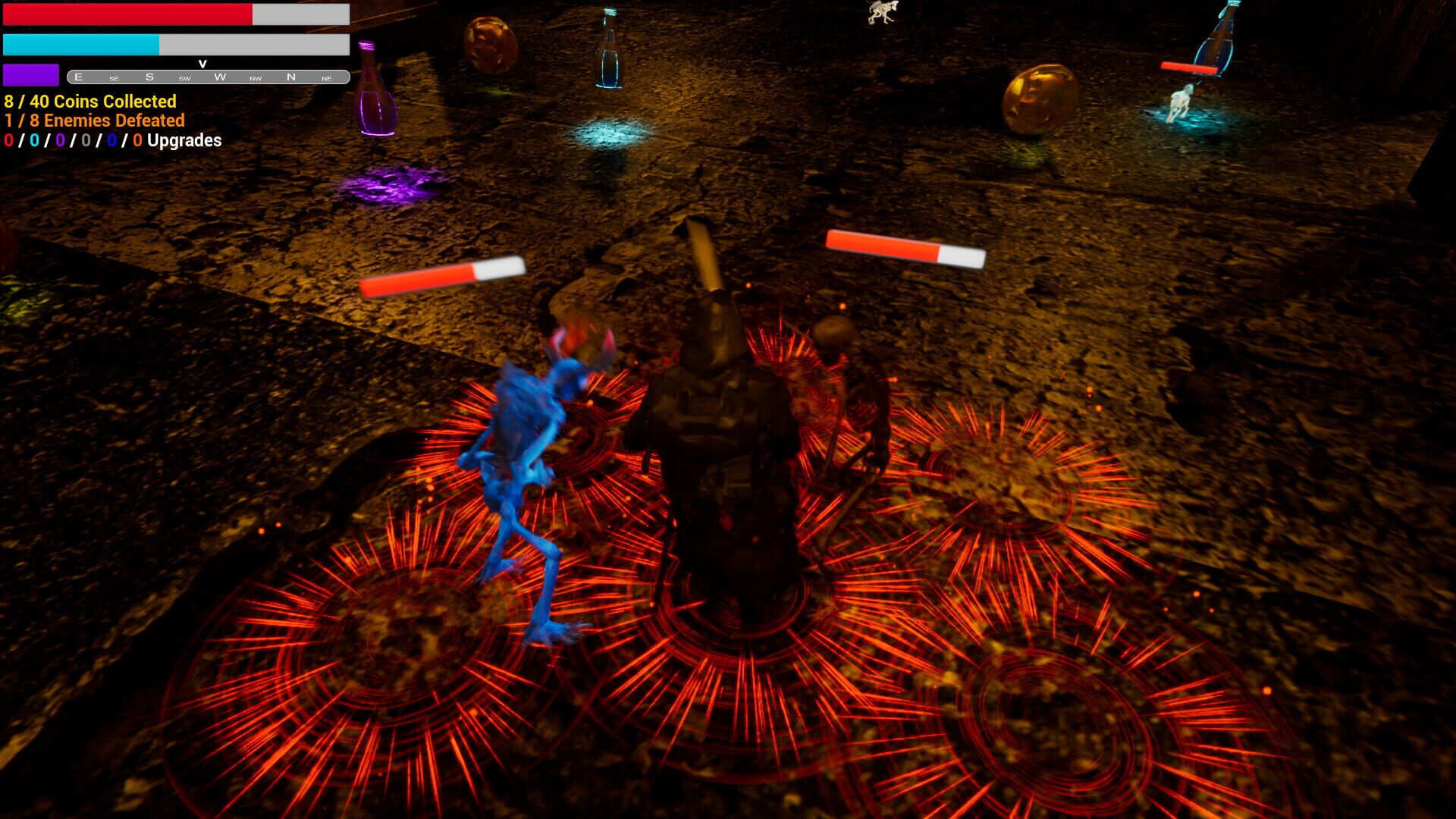This screenshot has width=1456, height=819.
Task: Click the W direction on the compass bar
Action: [x=221, y=76]
